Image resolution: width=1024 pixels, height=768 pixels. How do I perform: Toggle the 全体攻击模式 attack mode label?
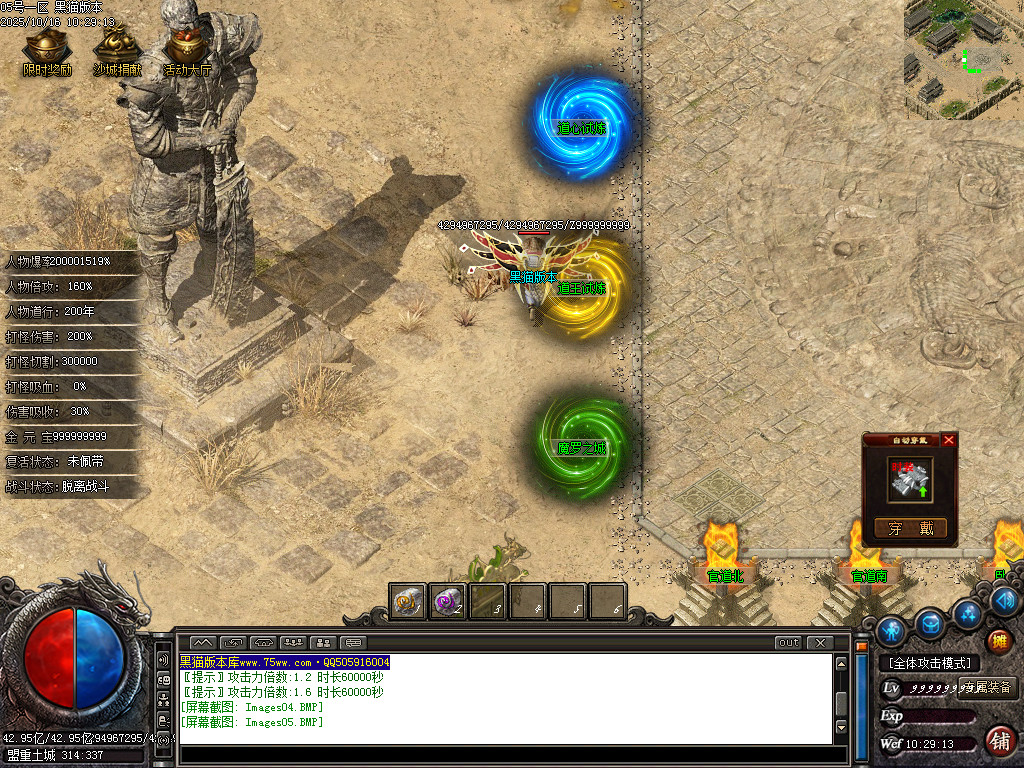point(929,663)
